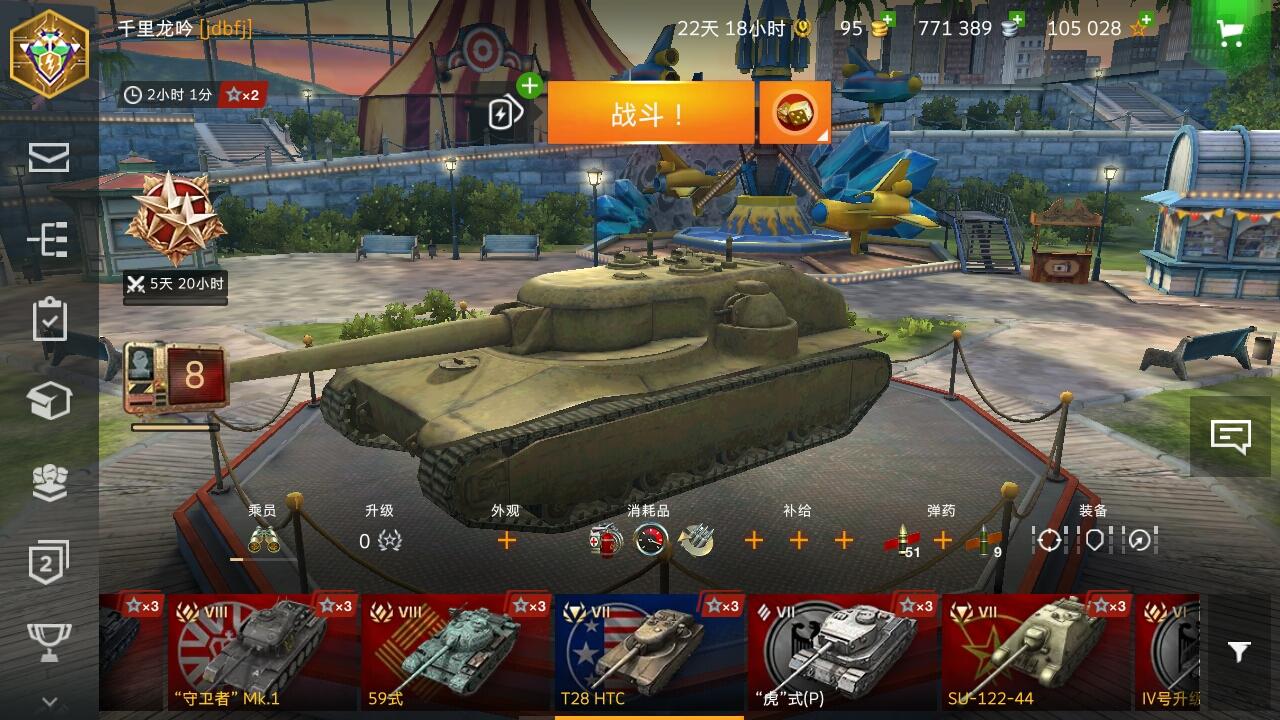The width and height of the screenshot is (1280, 720).
Task: Open the missions clipboard
Action: pos(49,320)
